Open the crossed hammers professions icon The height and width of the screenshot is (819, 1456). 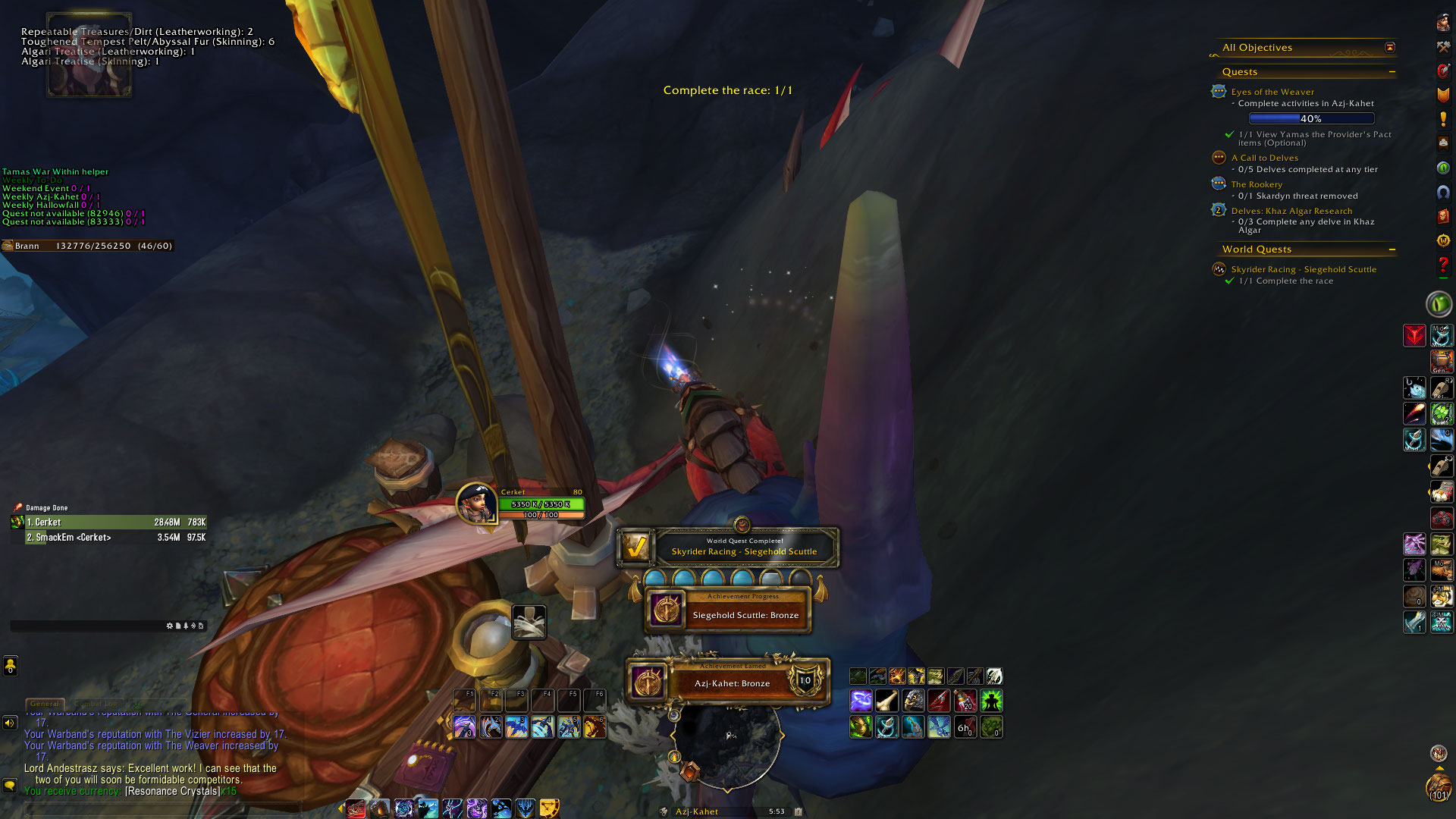[1442, 47]
